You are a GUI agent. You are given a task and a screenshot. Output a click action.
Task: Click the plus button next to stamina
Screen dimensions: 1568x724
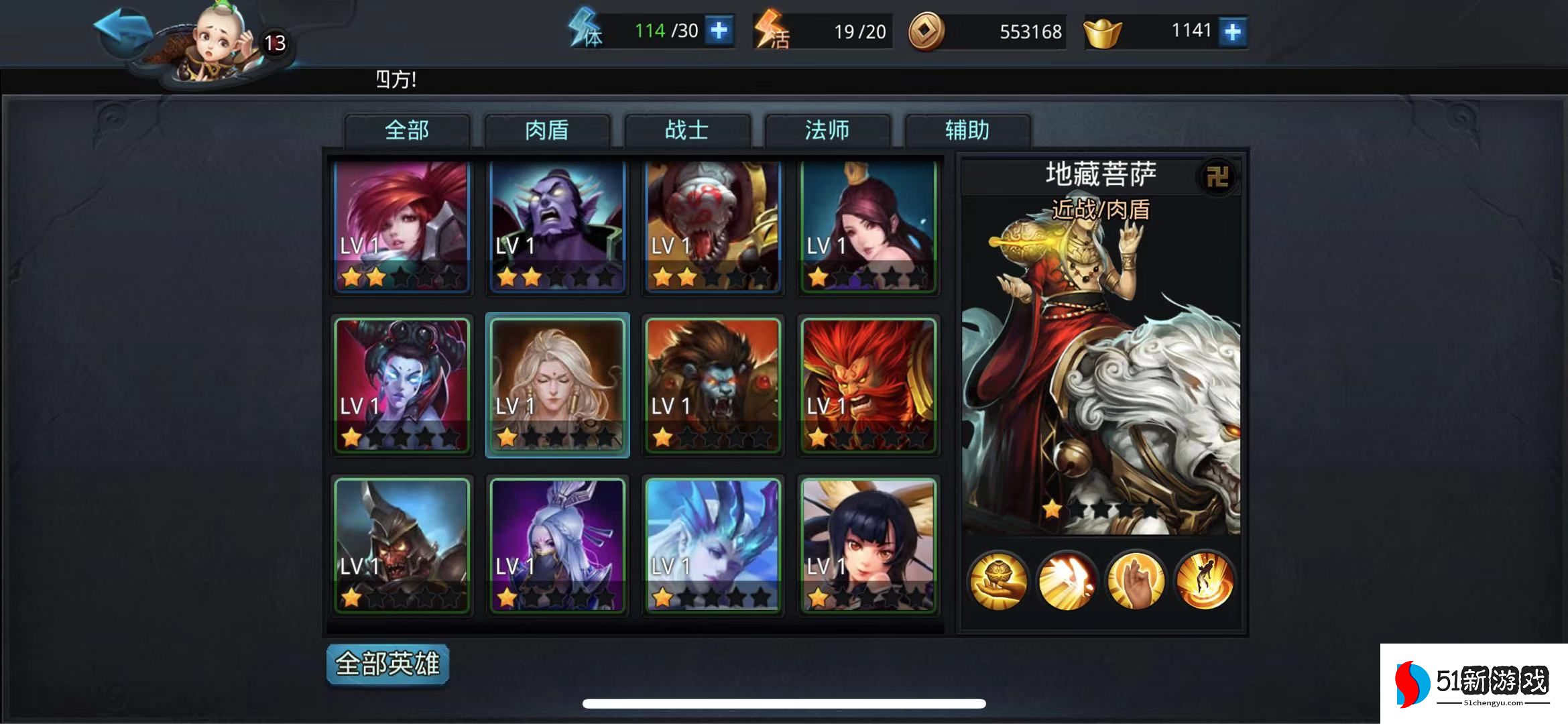coord(719,30)
